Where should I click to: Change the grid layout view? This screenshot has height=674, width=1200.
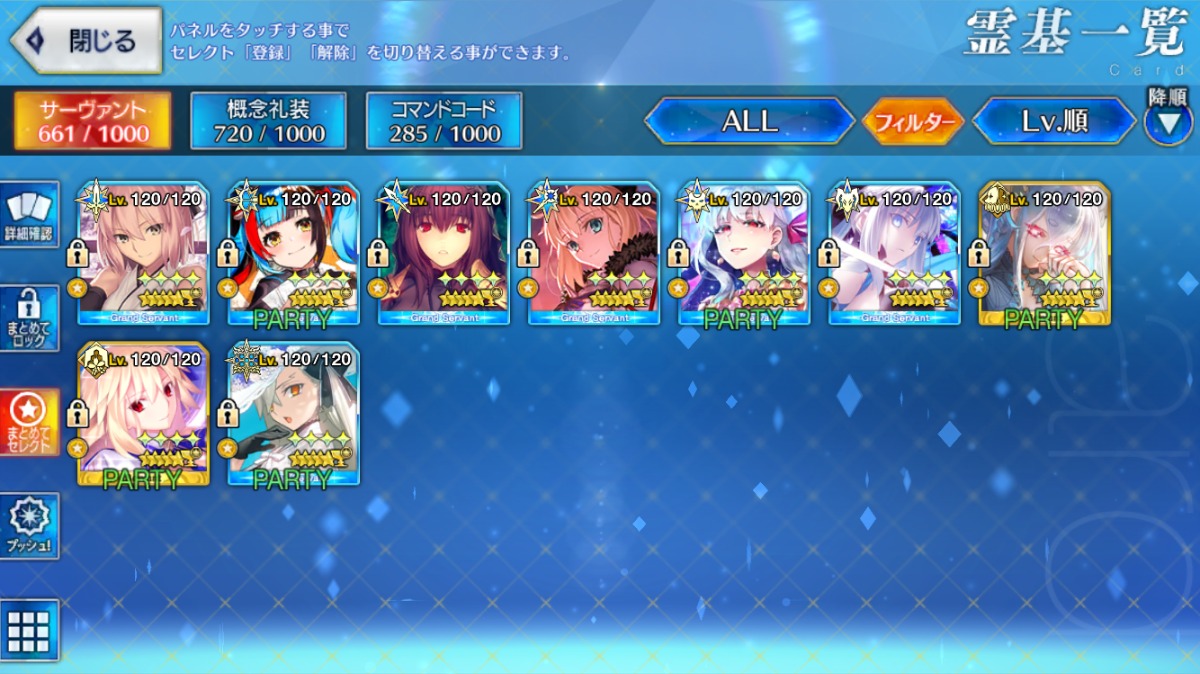29,630
